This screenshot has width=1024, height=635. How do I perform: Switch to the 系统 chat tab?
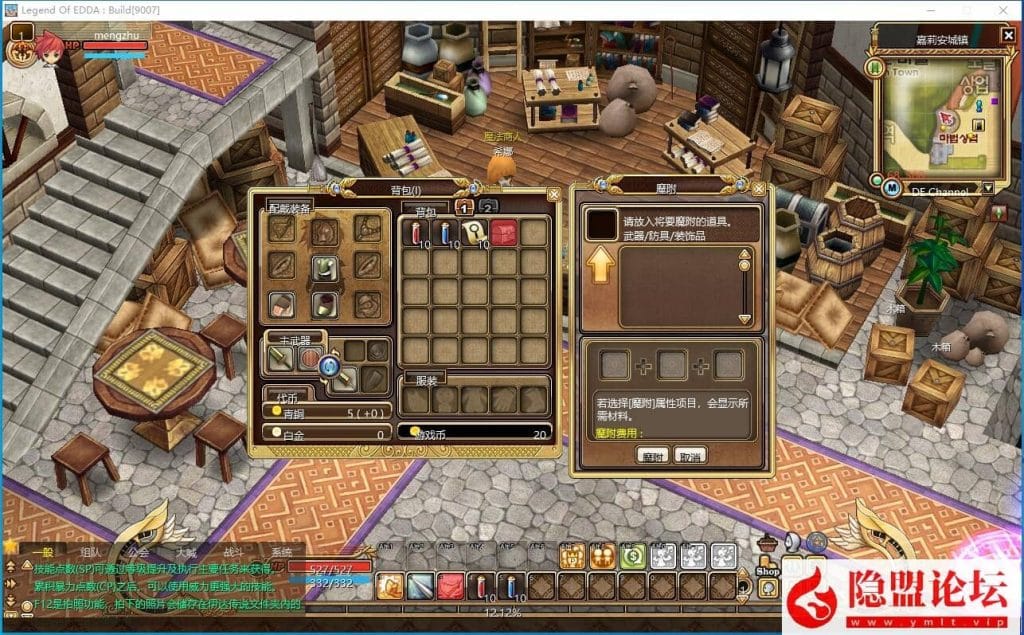(x=282, y=552)
